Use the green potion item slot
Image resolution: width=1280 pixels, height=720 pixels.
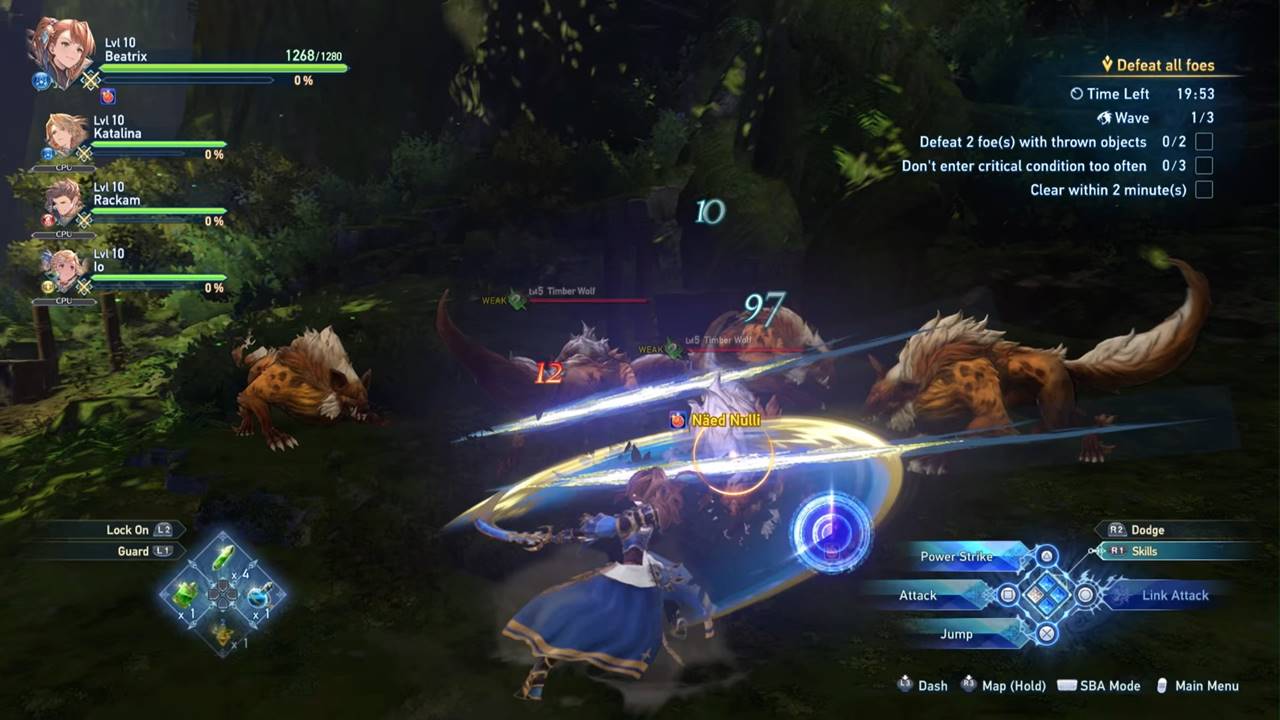187,594
